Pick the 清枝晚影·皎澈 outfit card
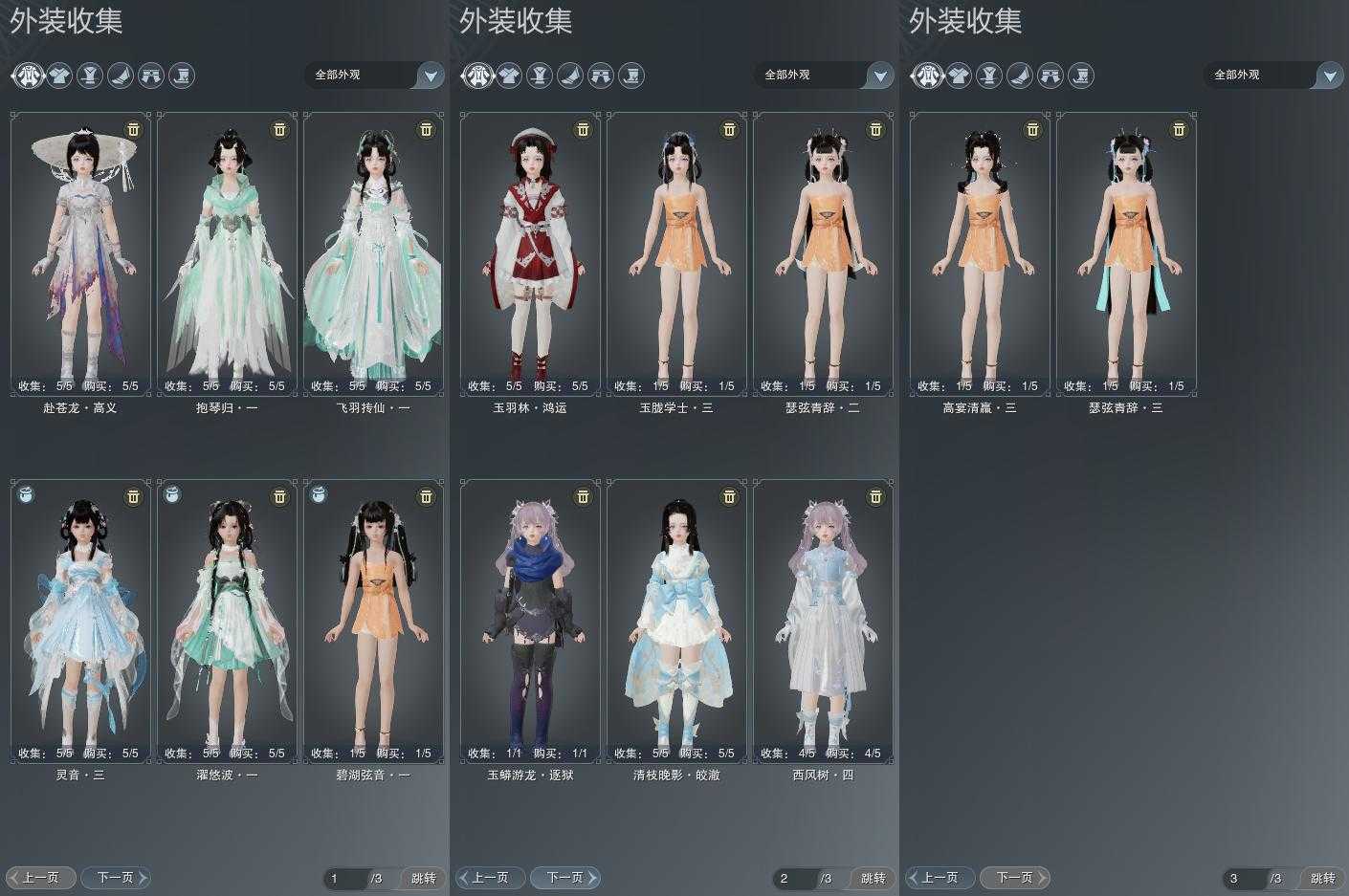The width and height of the screenshot is (1349, 896). tap(676, 621)
